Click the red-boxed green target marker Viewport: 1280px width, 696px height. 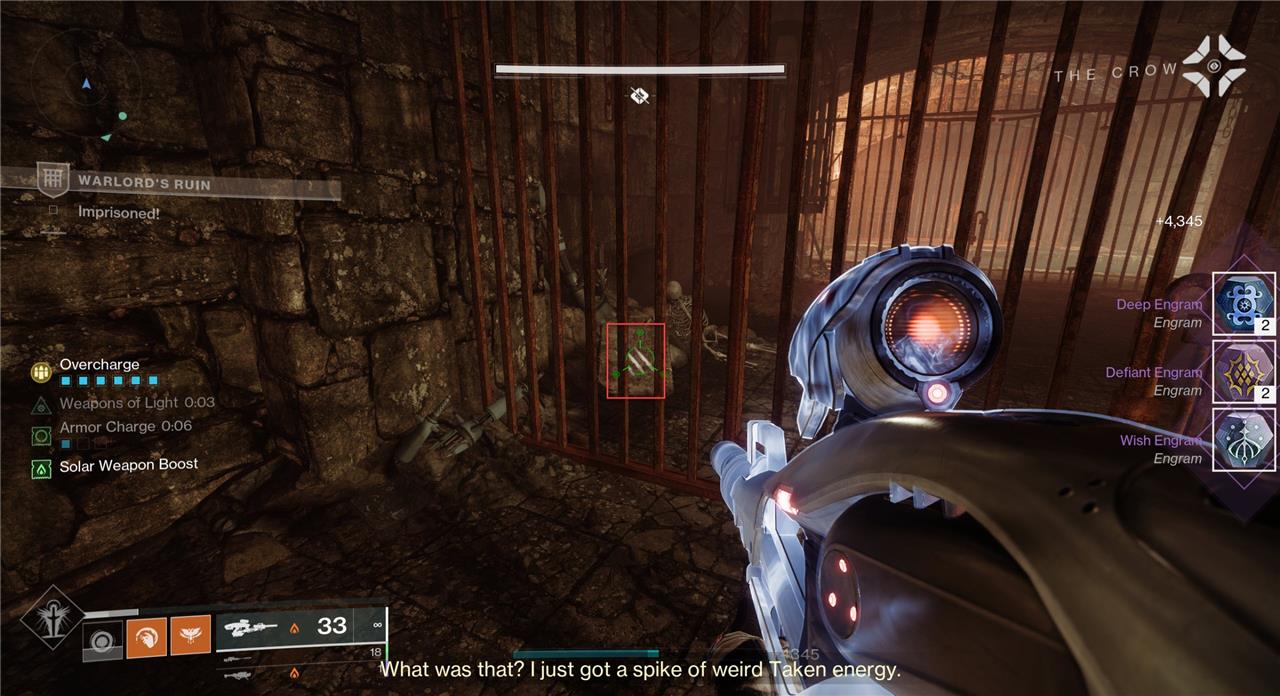coord(636,360)
